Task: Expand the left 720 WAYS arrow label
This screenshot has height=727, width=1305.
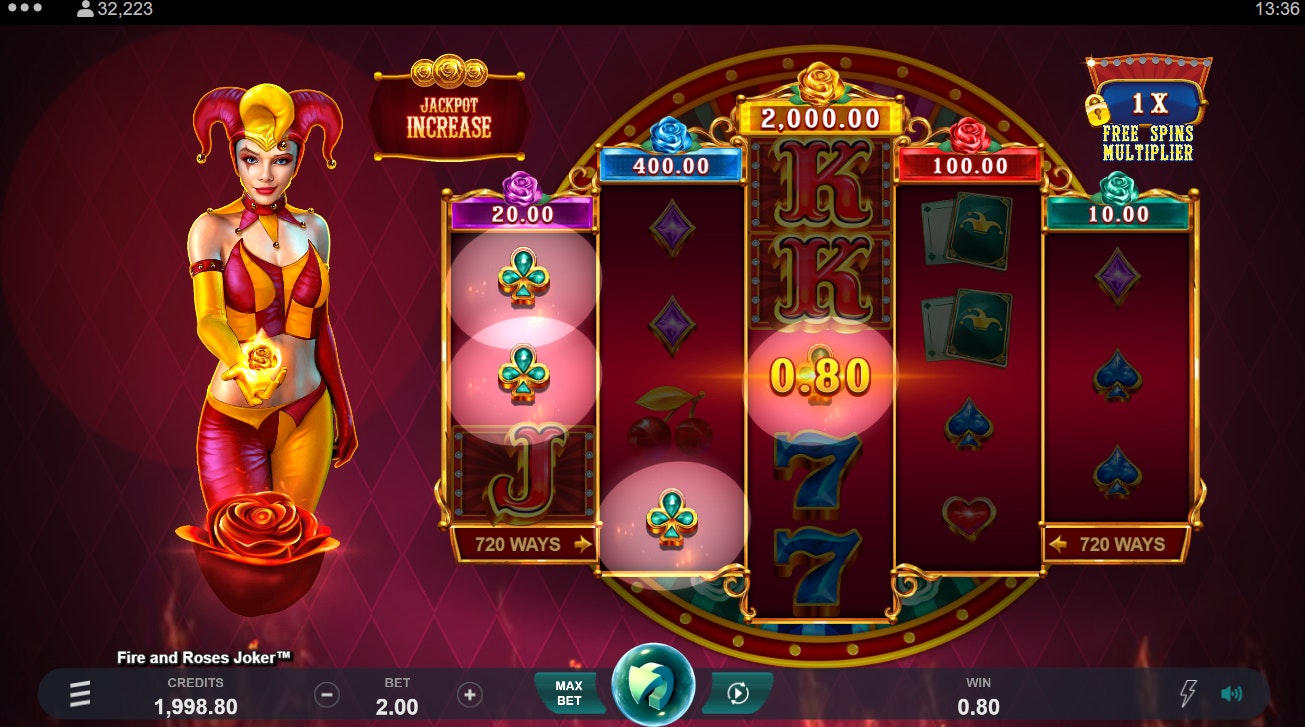Action: point(523,544)
